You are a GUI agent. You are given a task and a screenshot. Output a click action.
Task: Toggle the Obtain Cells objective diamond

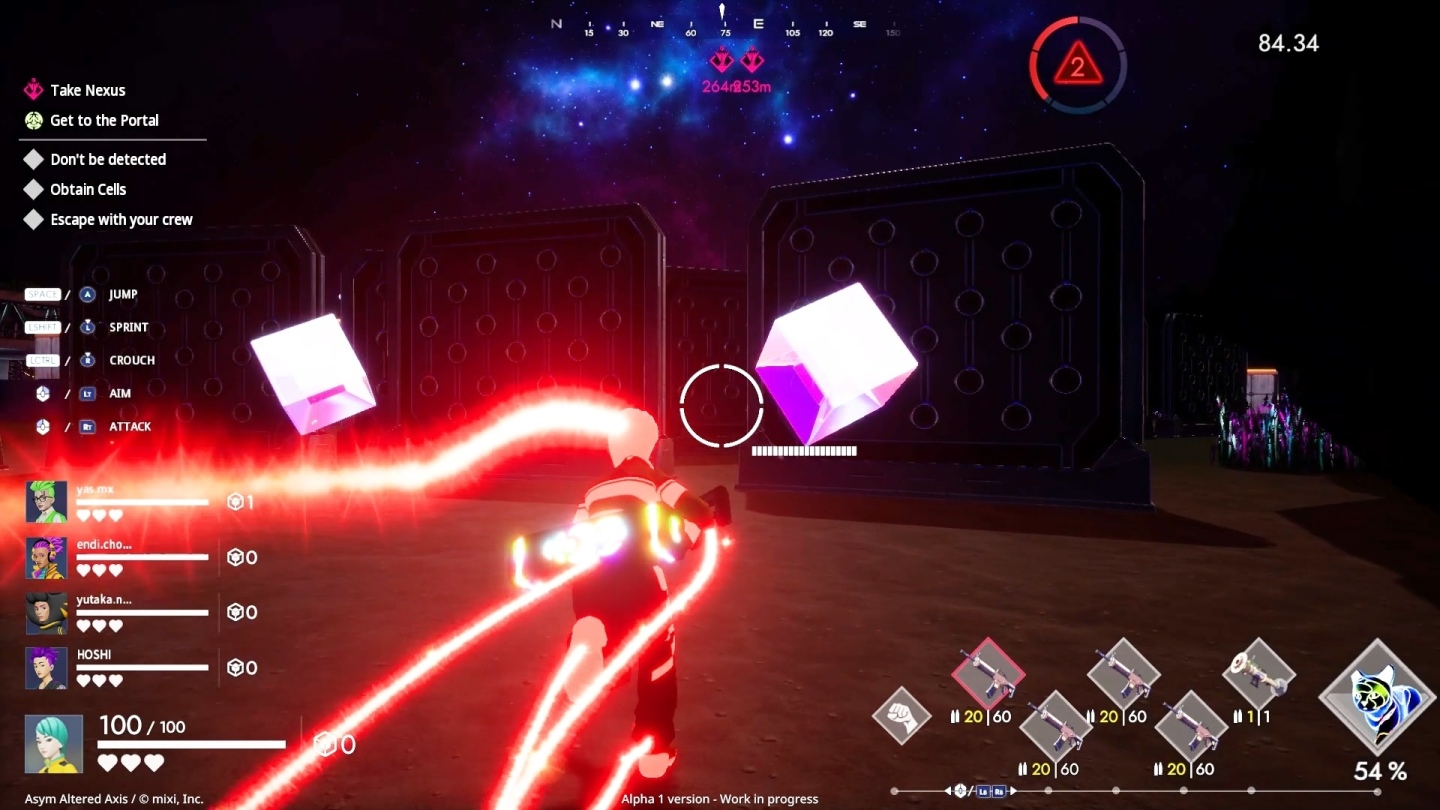pyautogui.click(x=33, y=189)
